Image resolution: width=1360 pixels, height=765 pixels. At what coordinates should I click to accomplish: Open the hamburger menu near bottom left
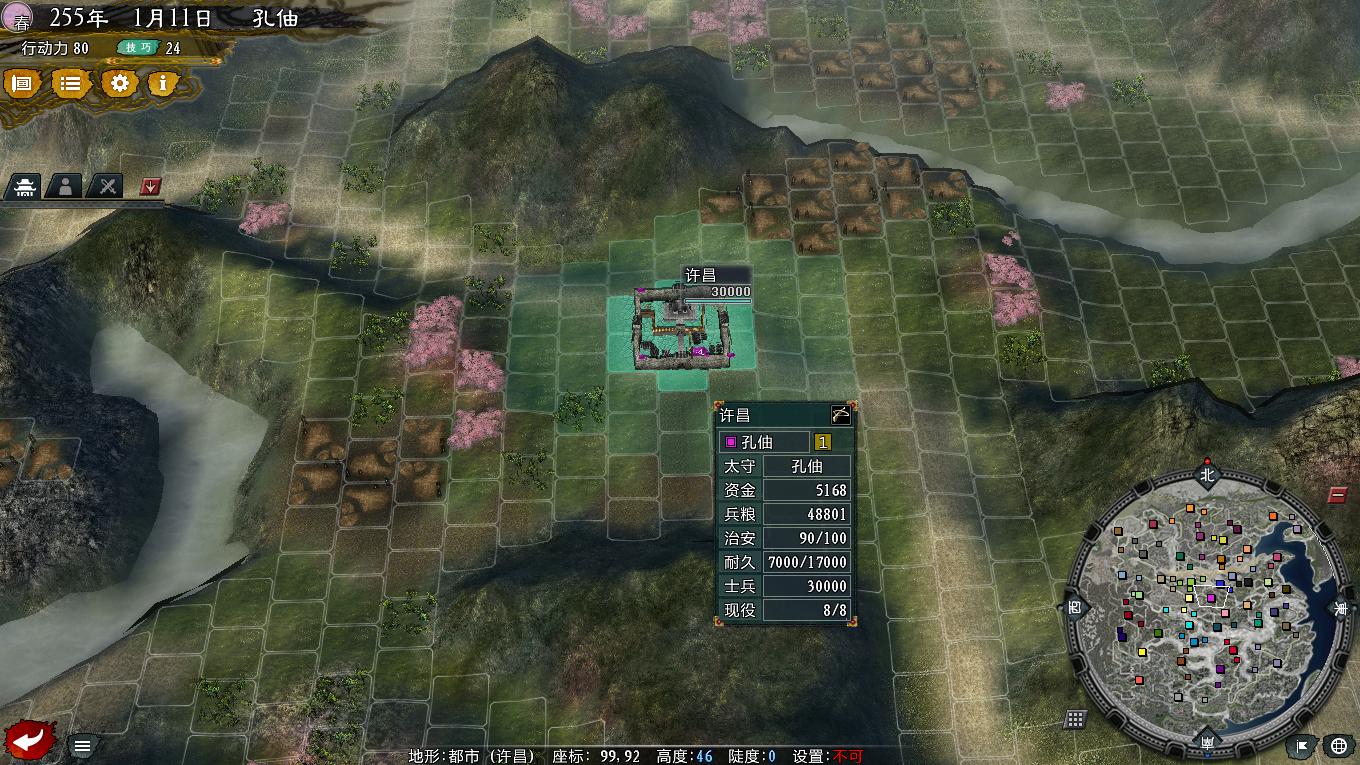(83, 745)
